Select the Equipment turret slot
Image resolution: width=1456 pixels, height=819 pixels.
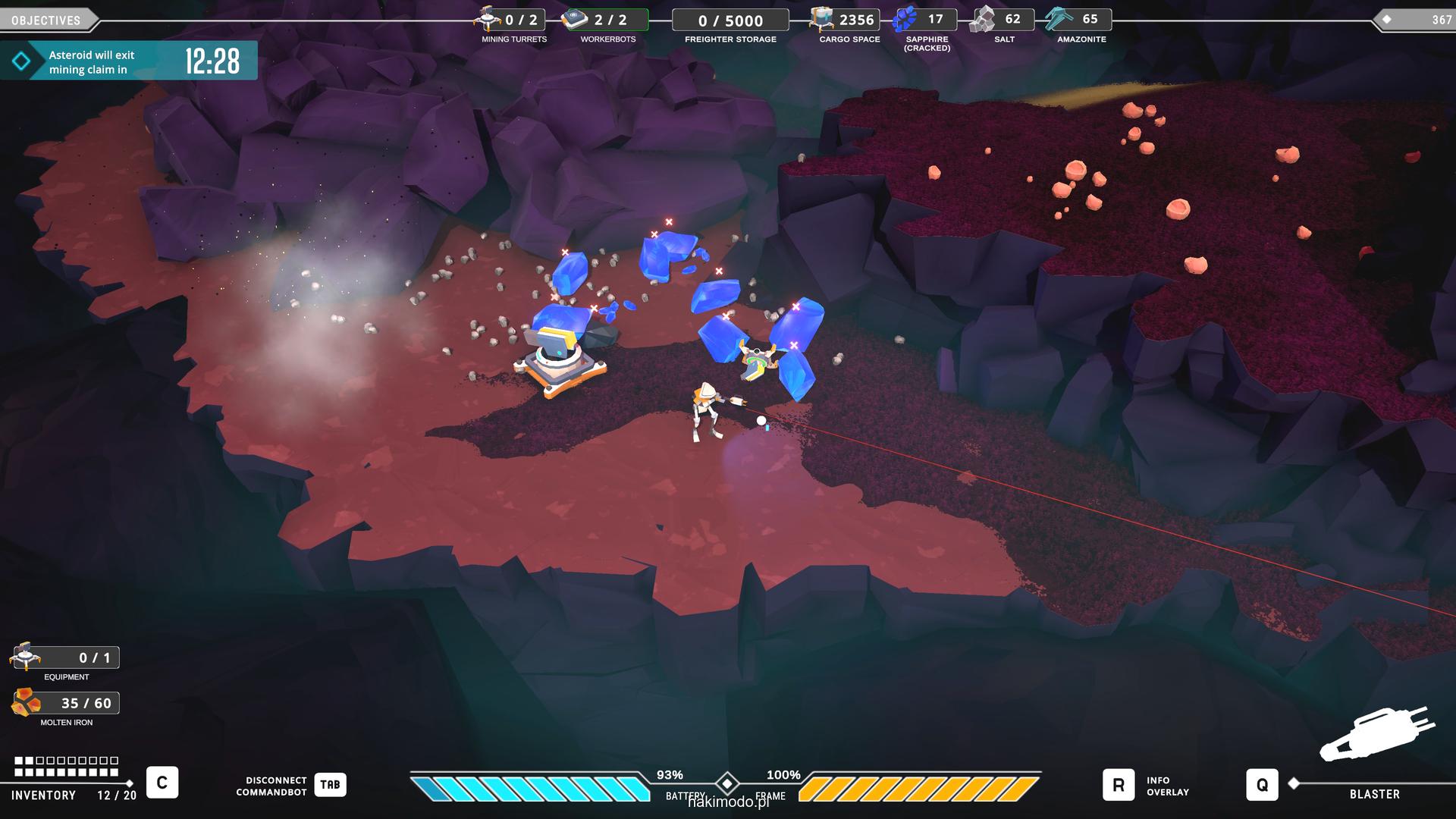coord(26,657)
